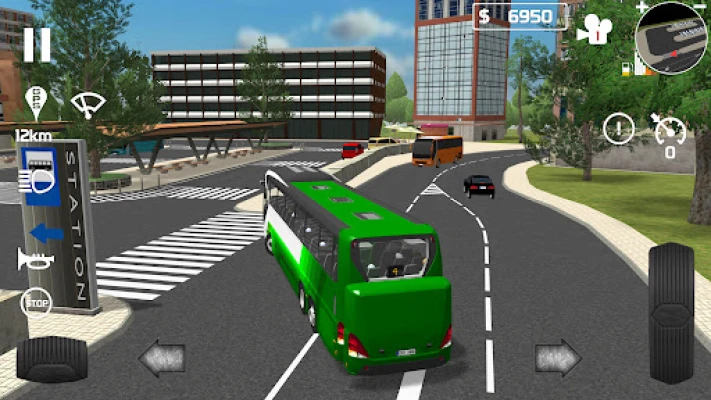Viewport: 711px width, 400px height.
Task: Step on the brake pedal
Action: tap(52, 358)
